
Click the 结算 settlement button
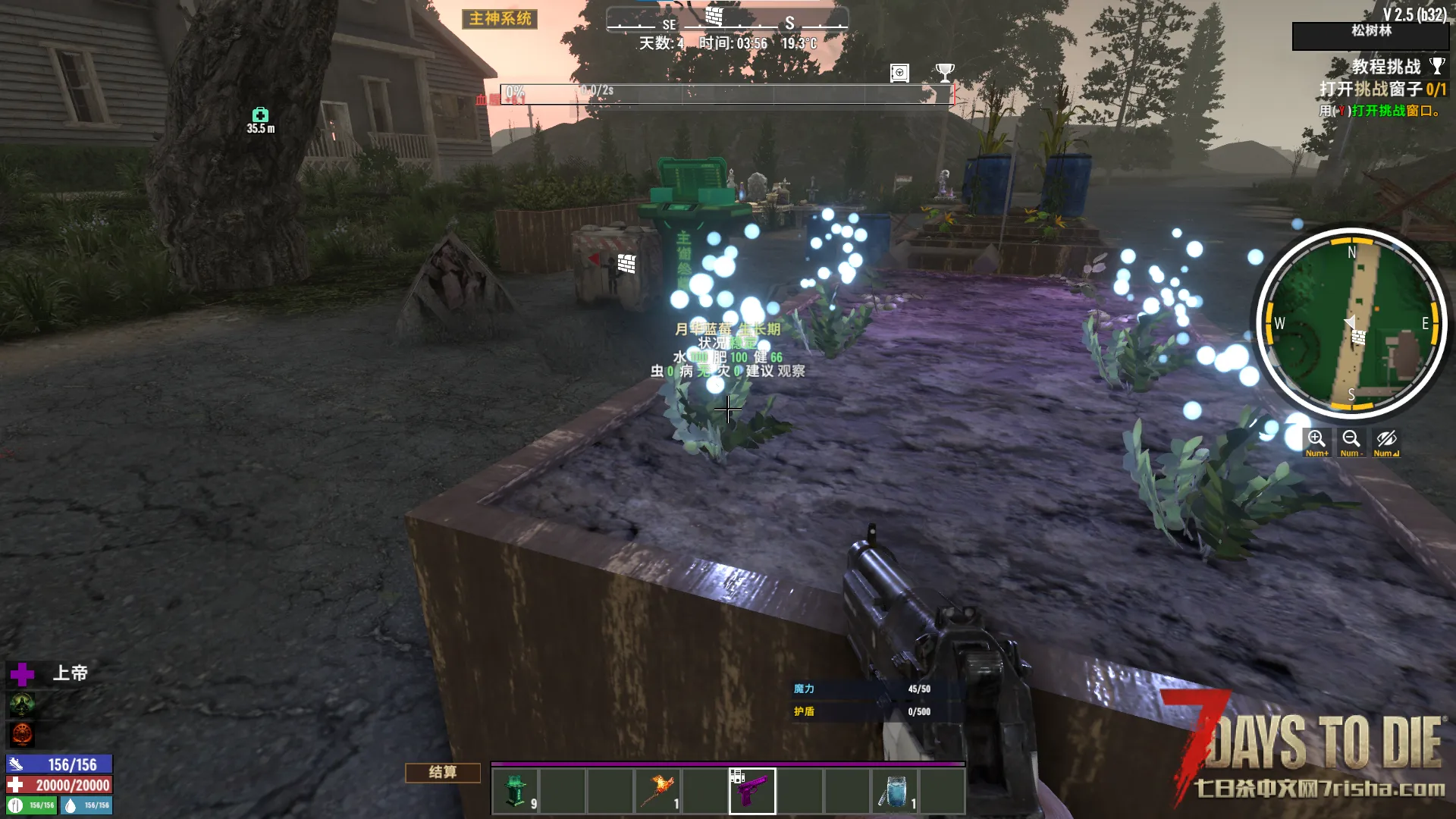[443, 772]
